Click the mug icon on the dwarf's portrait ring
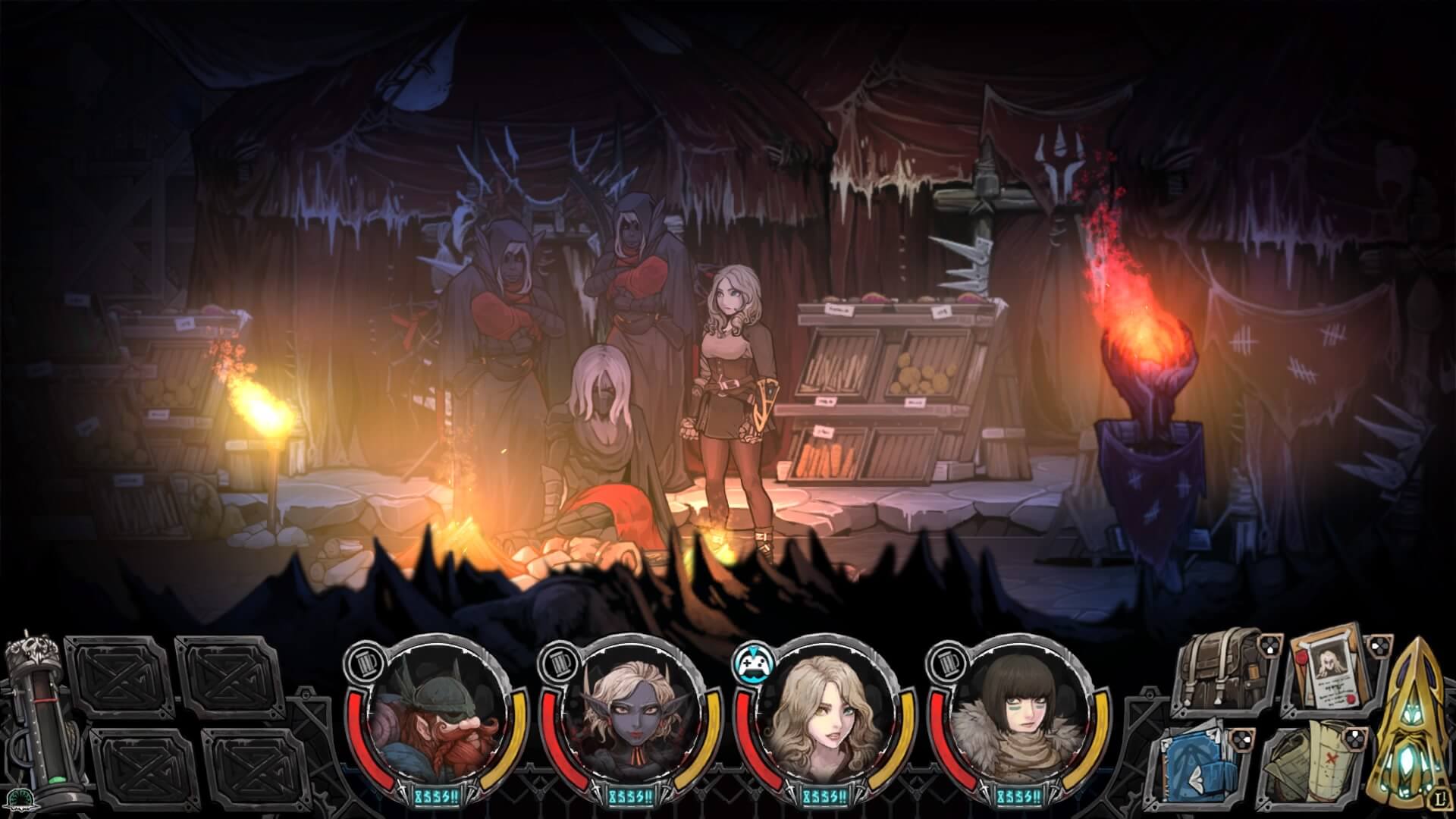Image resolution: width=1456 pixels, height=819 pixels. pos(366,664)
